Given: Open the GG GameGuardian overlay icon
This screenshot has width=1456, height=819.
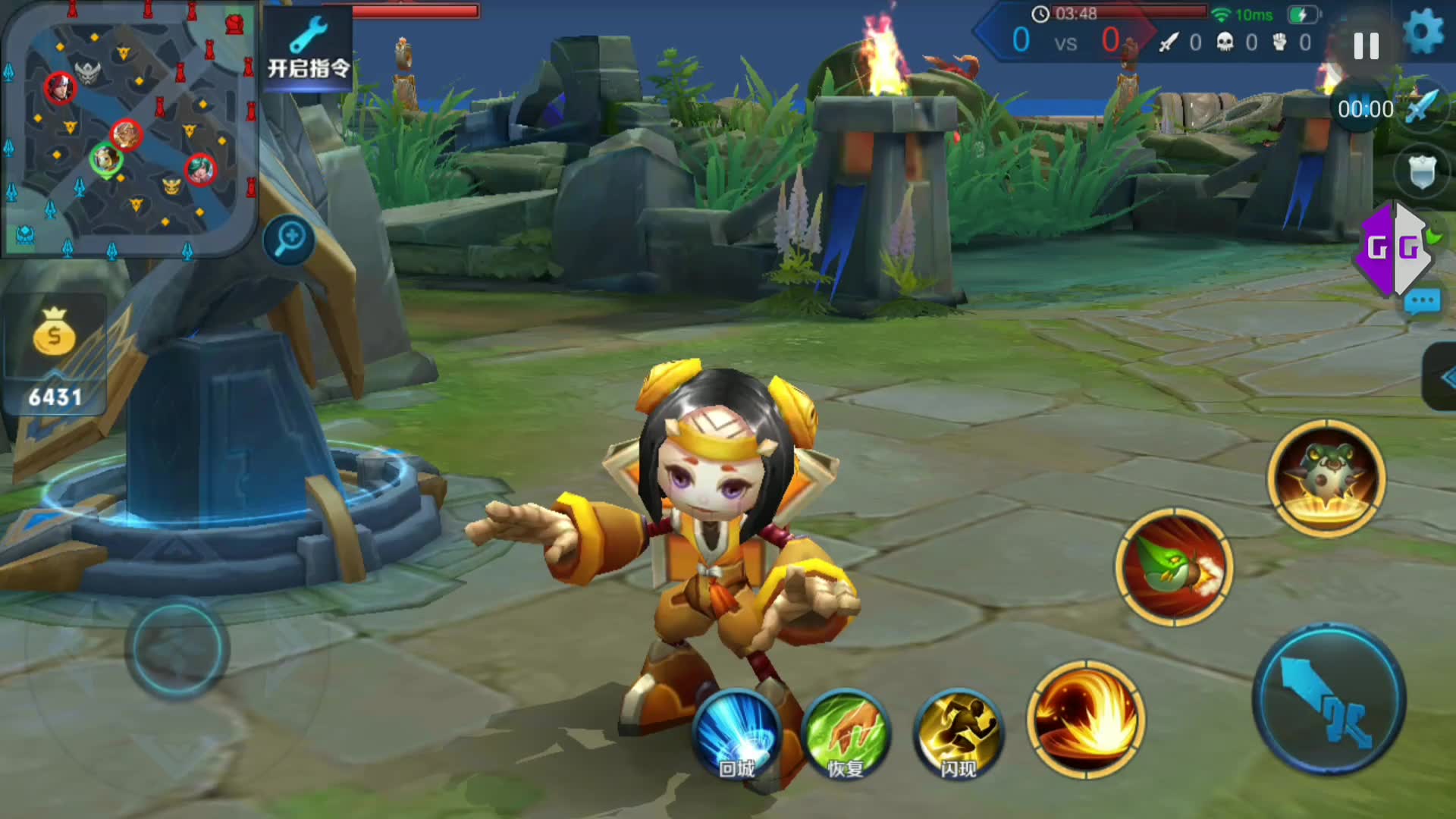Looking at the screenshot, I should point(1394,247).
